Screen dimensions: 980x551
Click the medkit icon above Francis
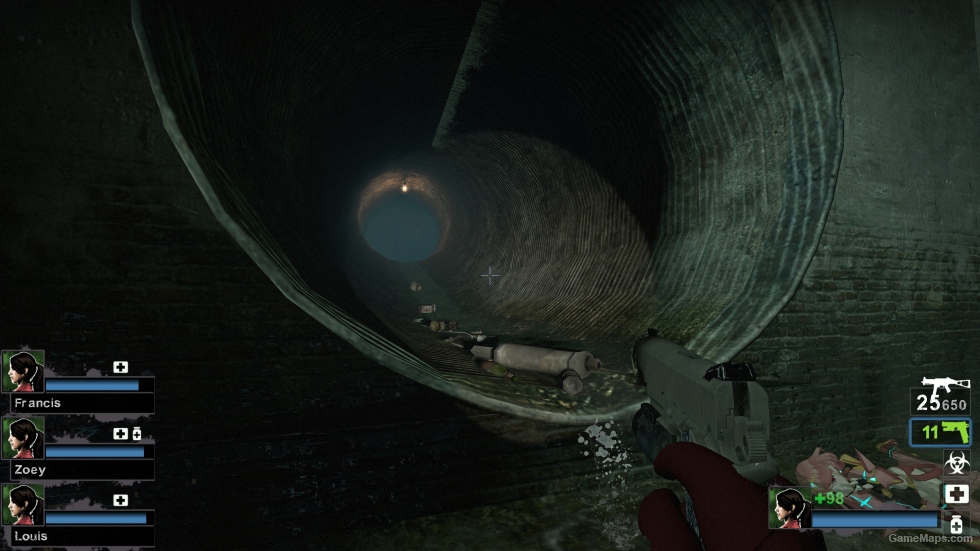point(121,367)
